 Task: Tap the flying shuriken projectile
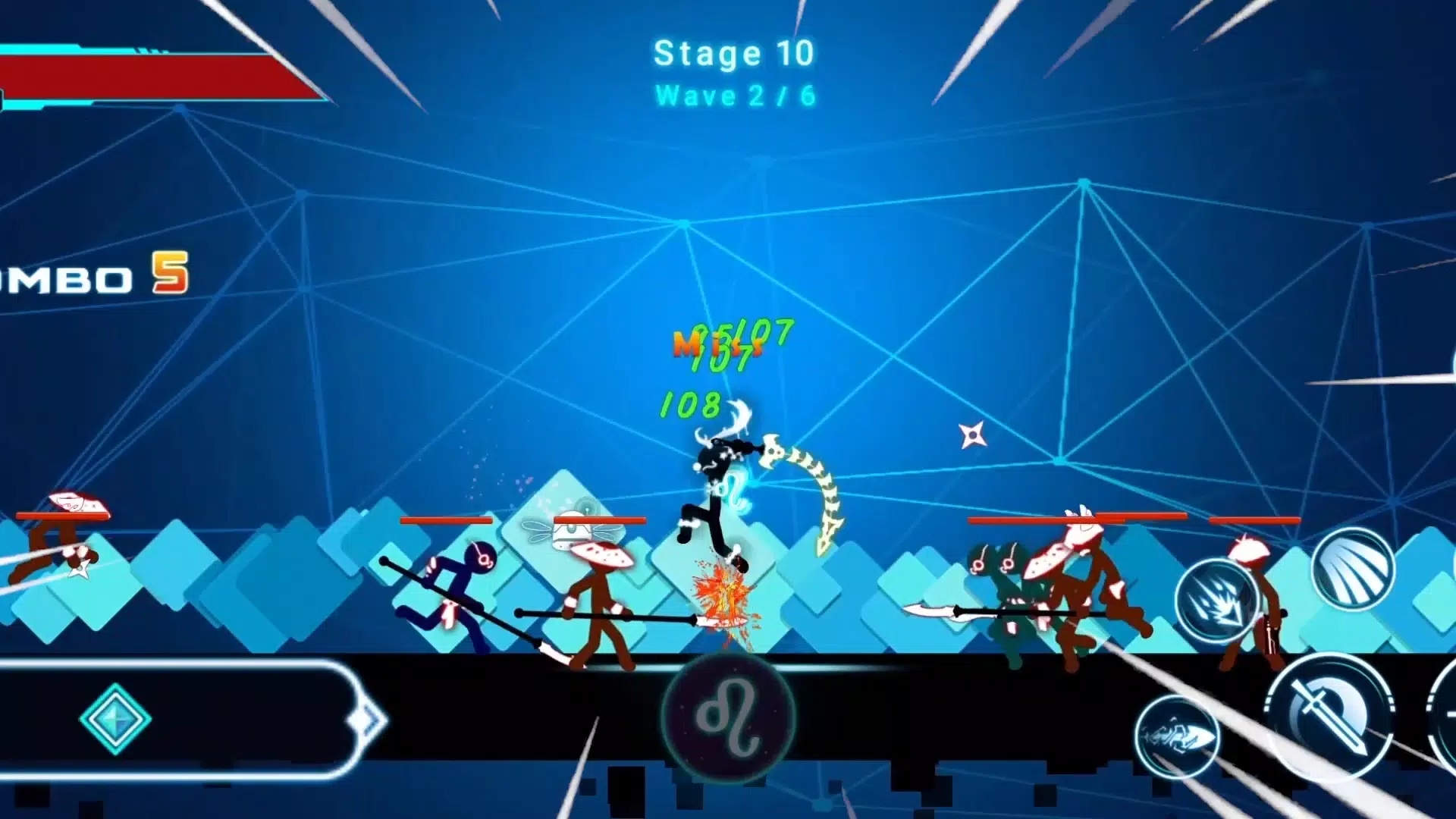pos(973,435)
